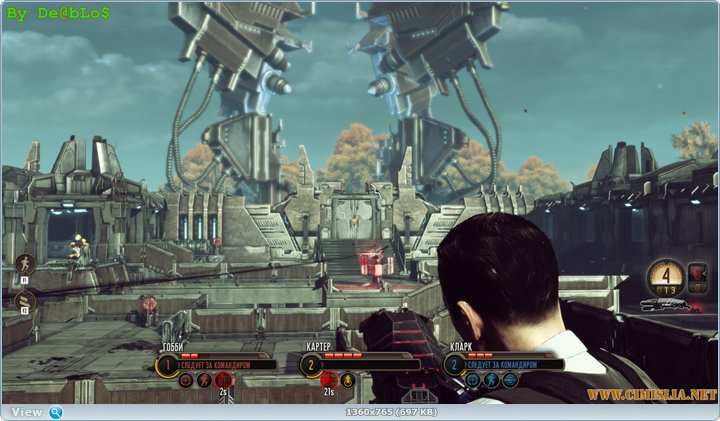The height and width of the screenshot is (421, 720).
Task: Activate Кларк's blue running figure ability
Action: point(491,380)
